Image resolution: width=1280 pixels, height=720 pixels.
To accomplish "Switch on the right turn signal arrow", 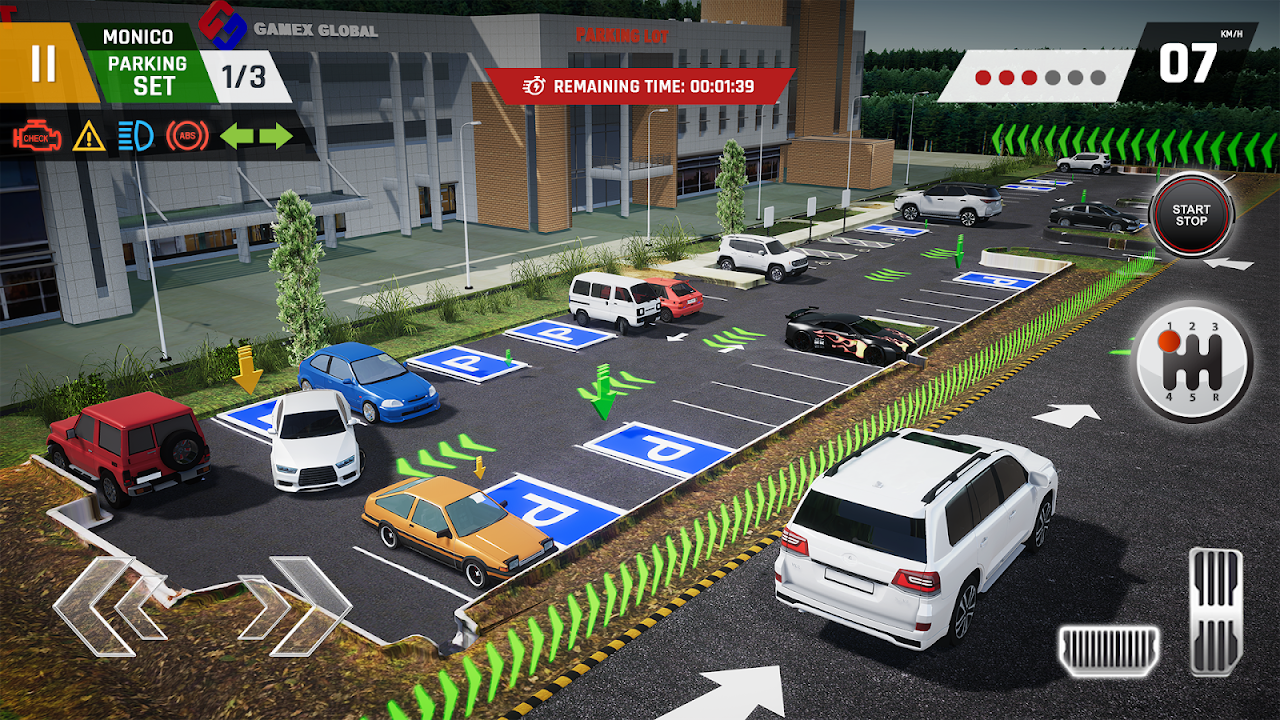I will coord(276,136).
